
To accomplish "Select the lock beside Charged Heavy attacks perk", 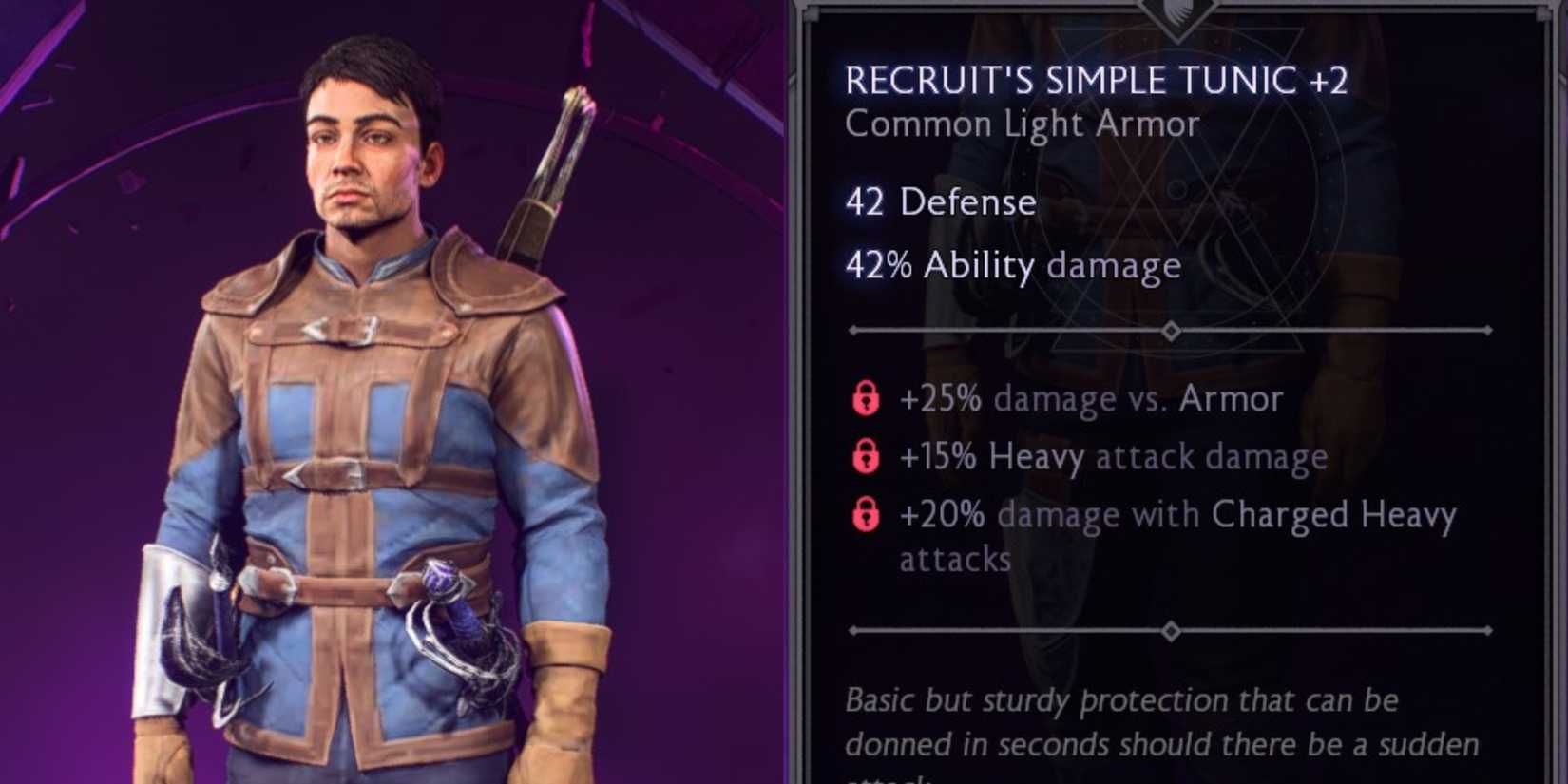I will coord(867,515).
